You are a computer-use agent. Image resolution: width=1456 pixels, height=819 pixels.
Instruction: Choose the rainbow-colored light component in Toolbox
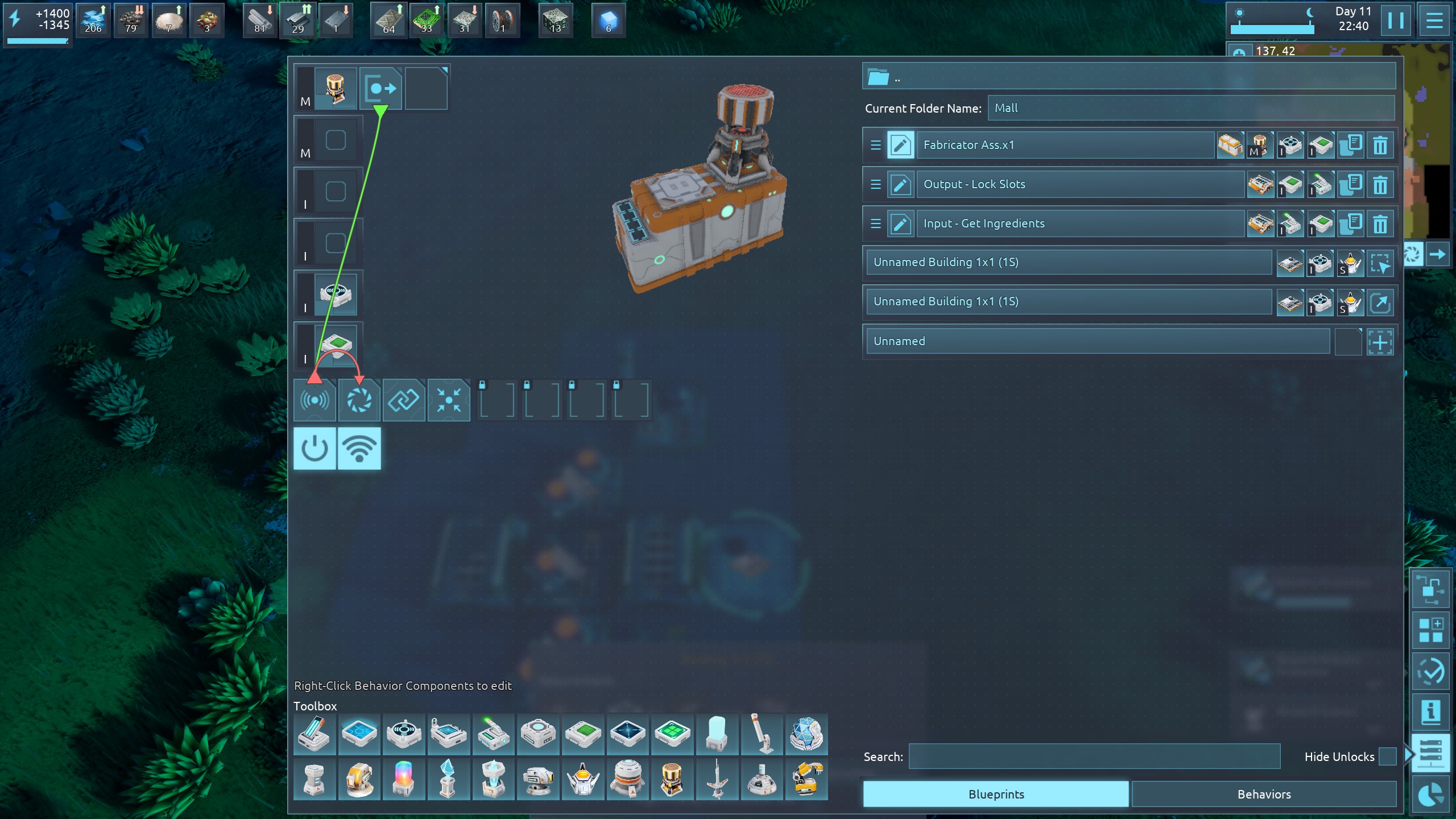403,779
